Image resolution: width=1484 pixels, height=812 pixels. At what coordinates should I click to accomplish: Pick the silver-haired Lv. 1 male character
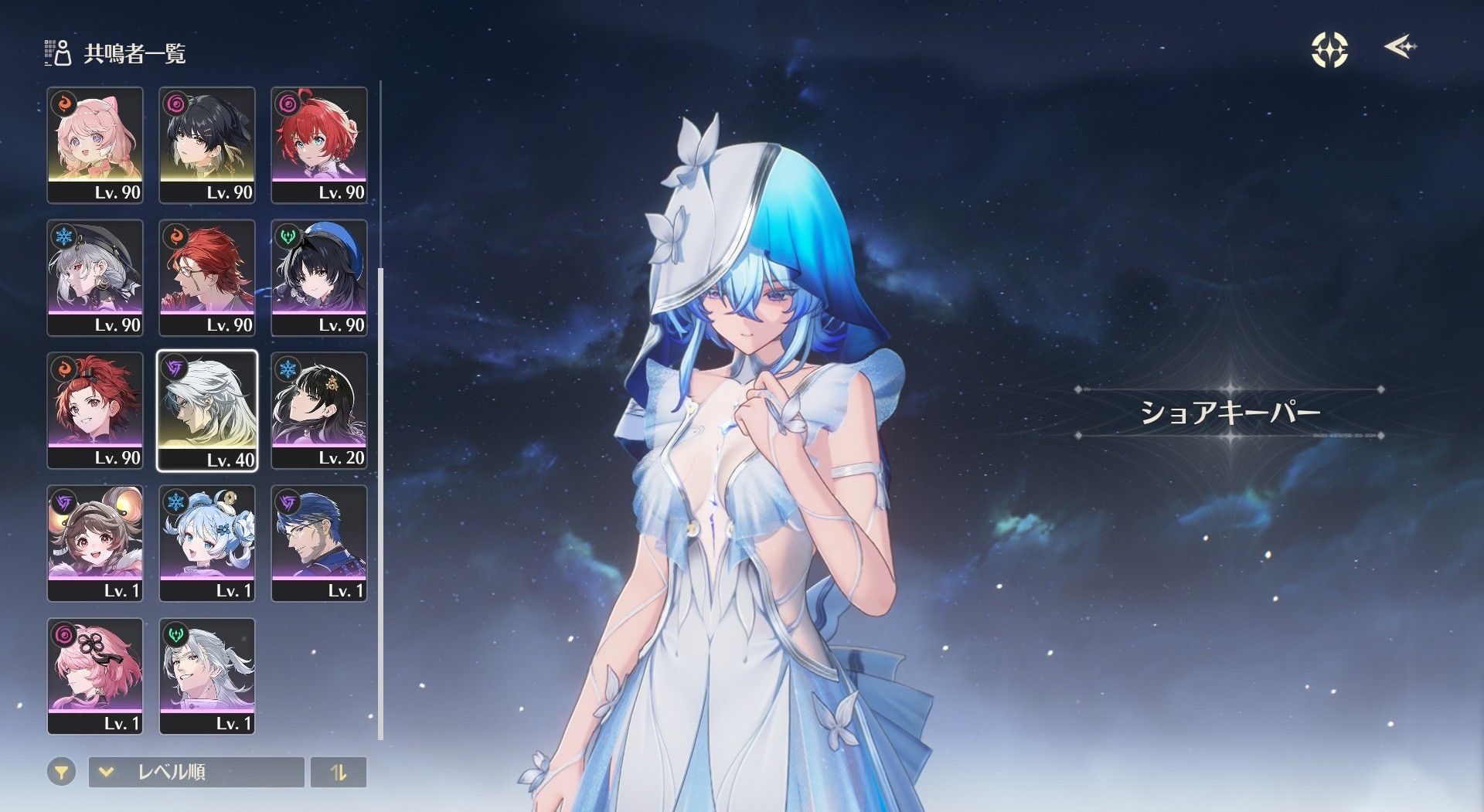coord(207,676)
